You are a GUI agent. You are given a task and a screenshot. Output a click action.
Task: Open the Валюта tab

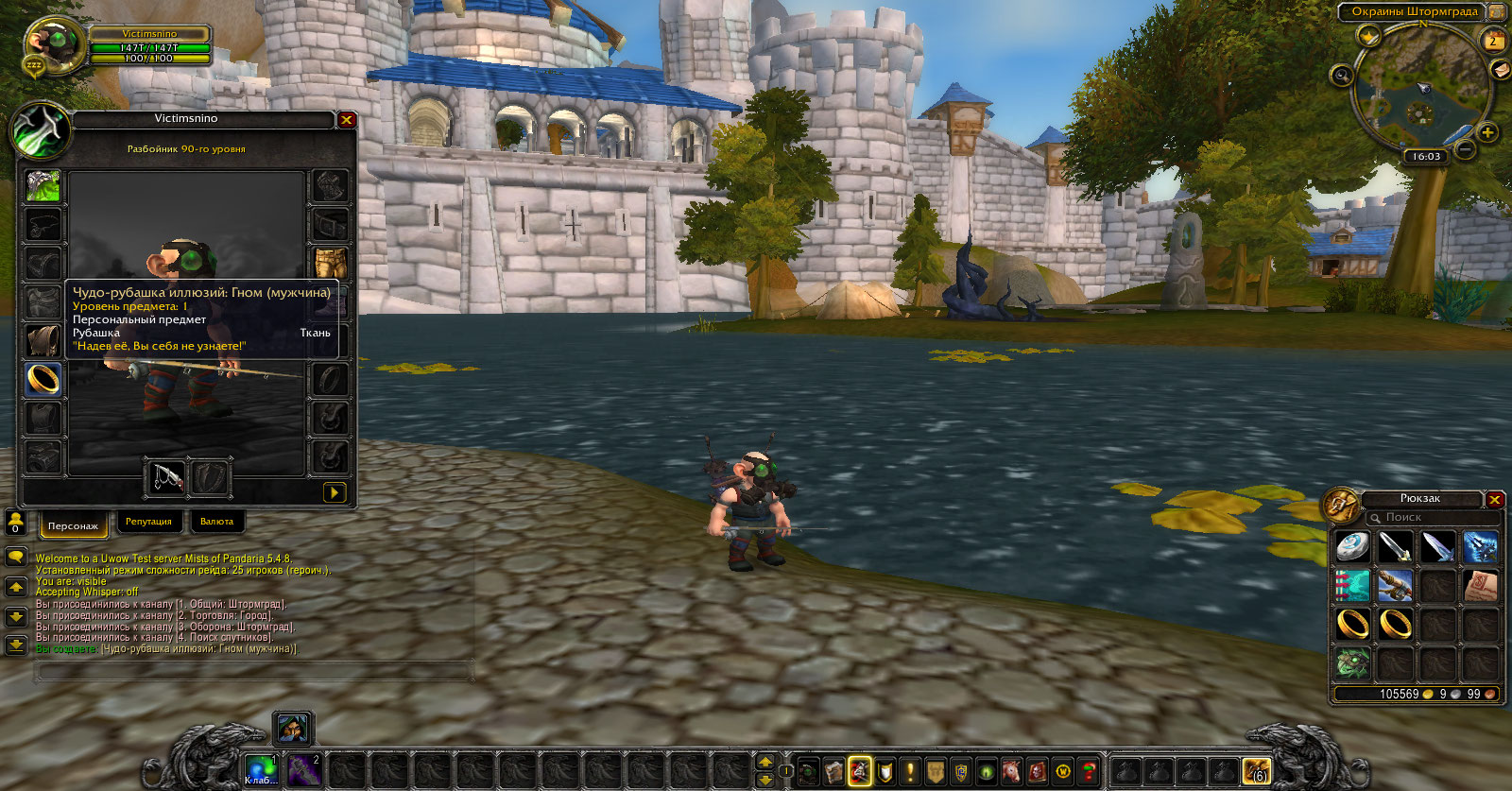(216, 522)
